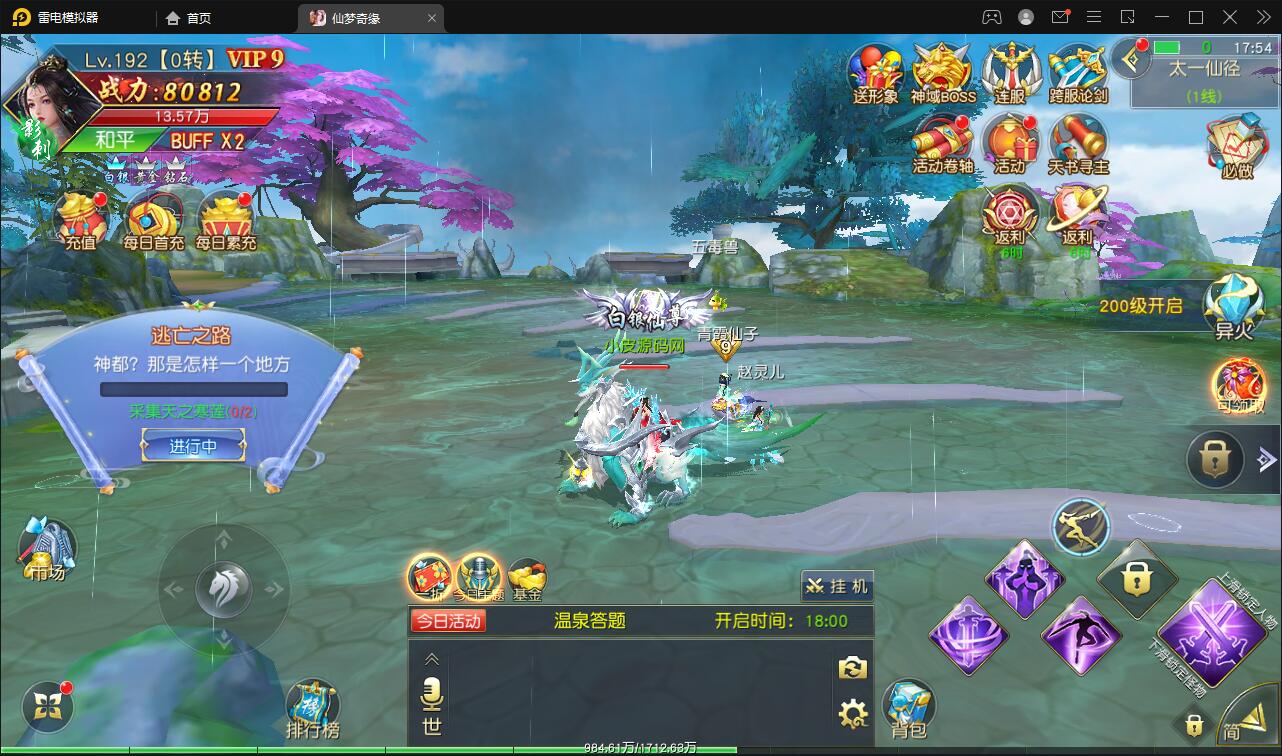Open the chat settings gear

point(852,713)
